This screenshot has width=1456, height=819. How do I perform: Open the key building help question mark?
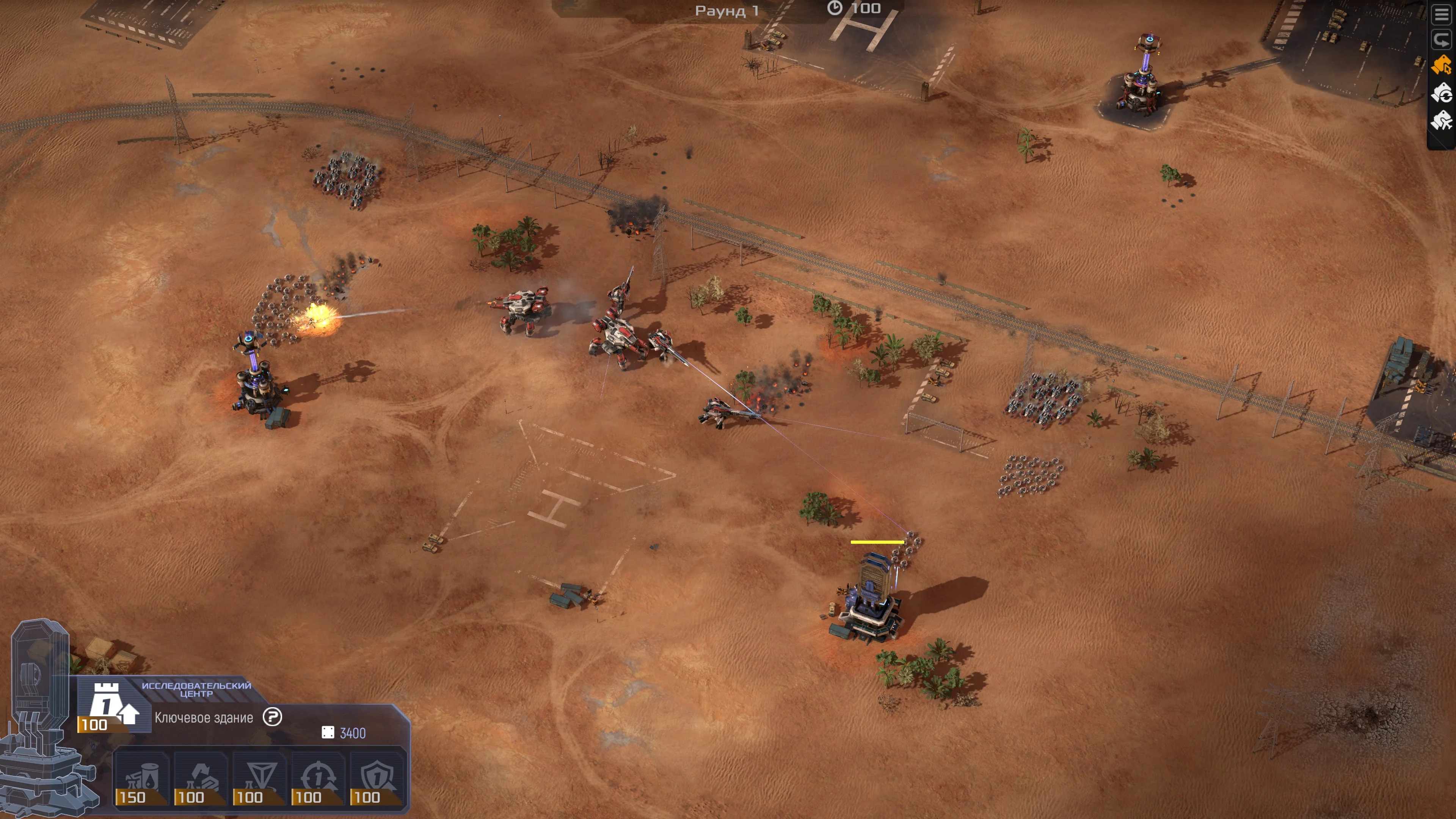tap(272, 717)
